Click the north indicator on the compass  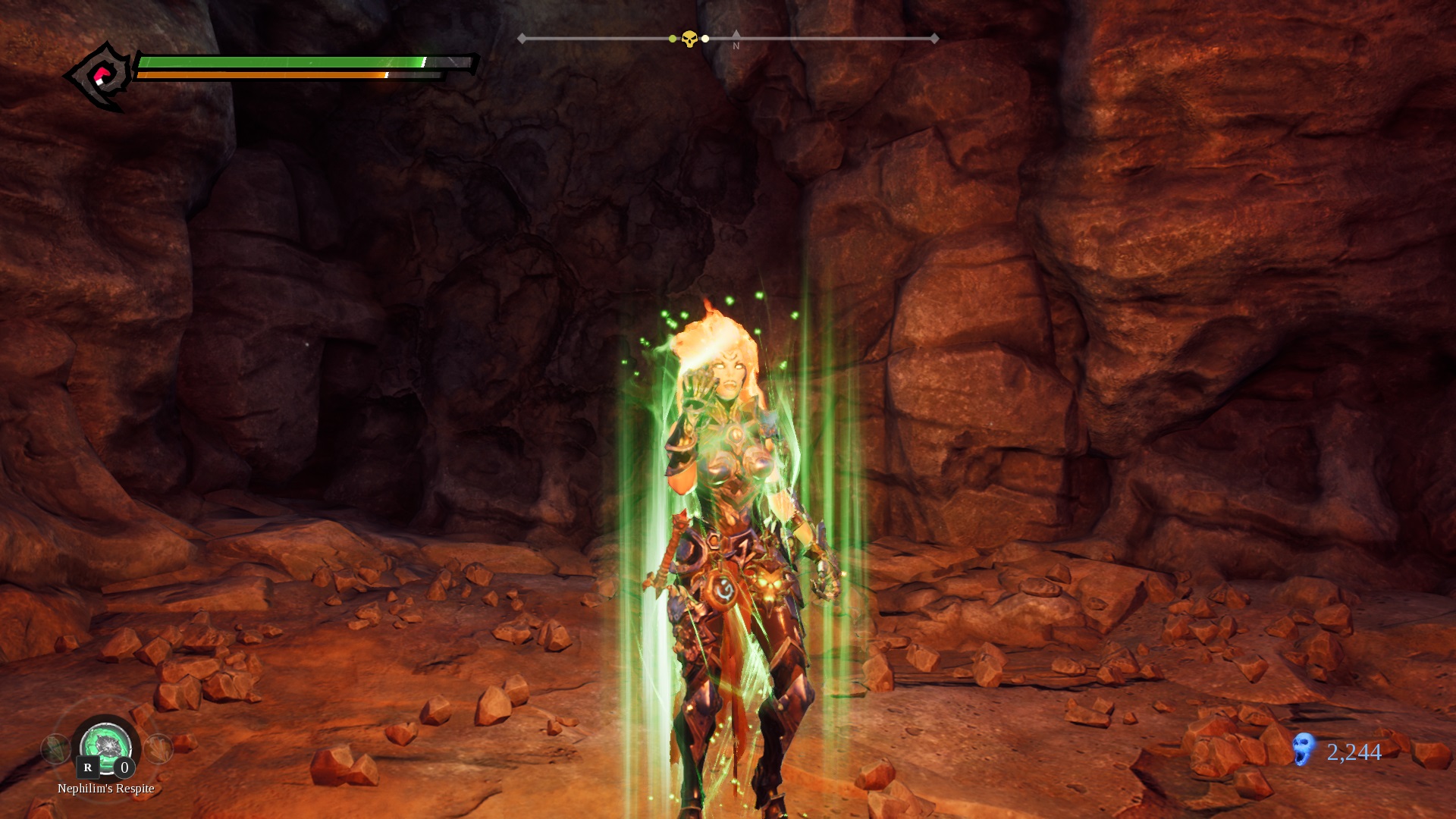click(x=736, y=41)
